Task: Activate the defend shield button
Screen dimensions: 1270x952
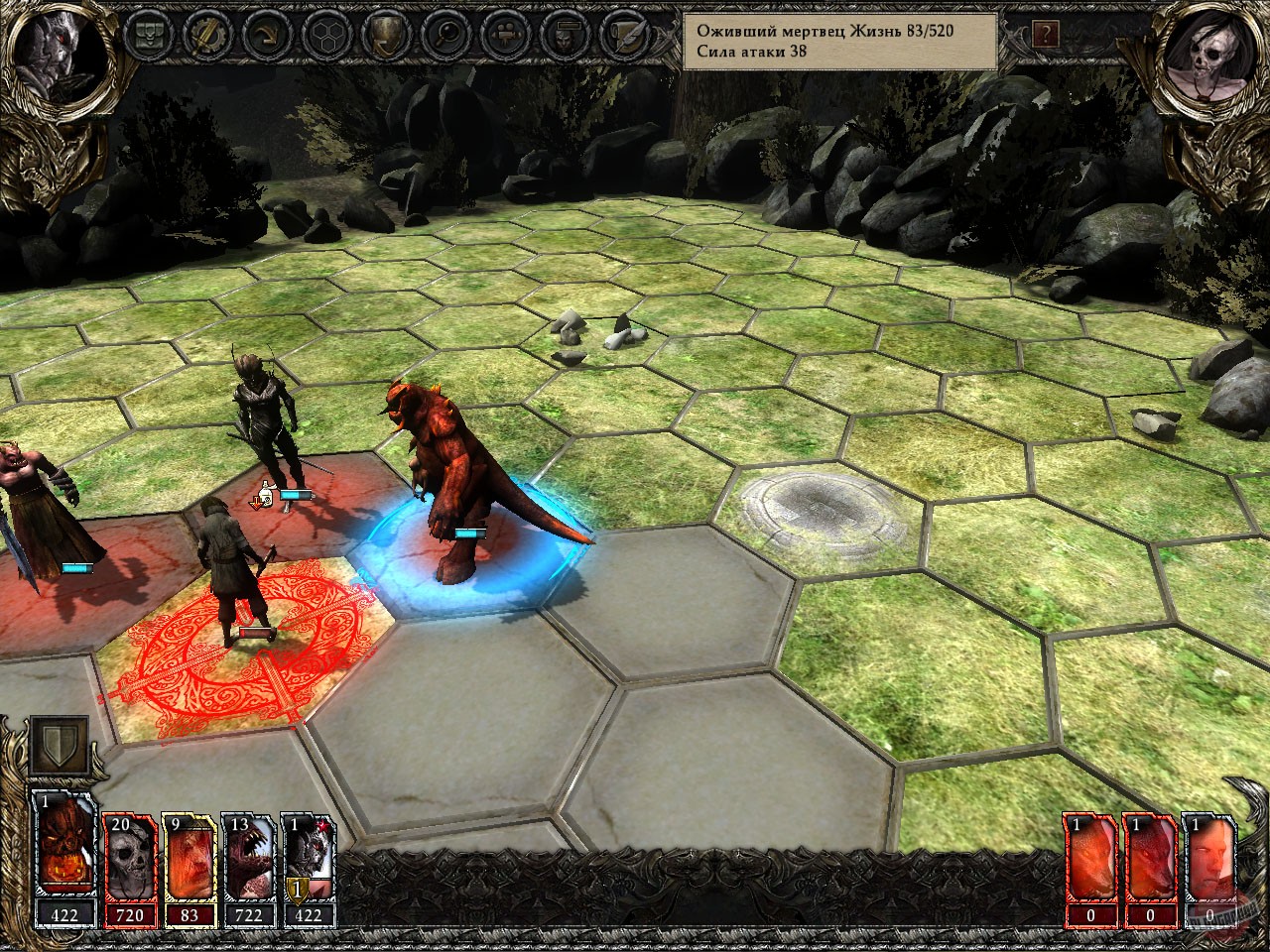Action: [x=59, y=747]
